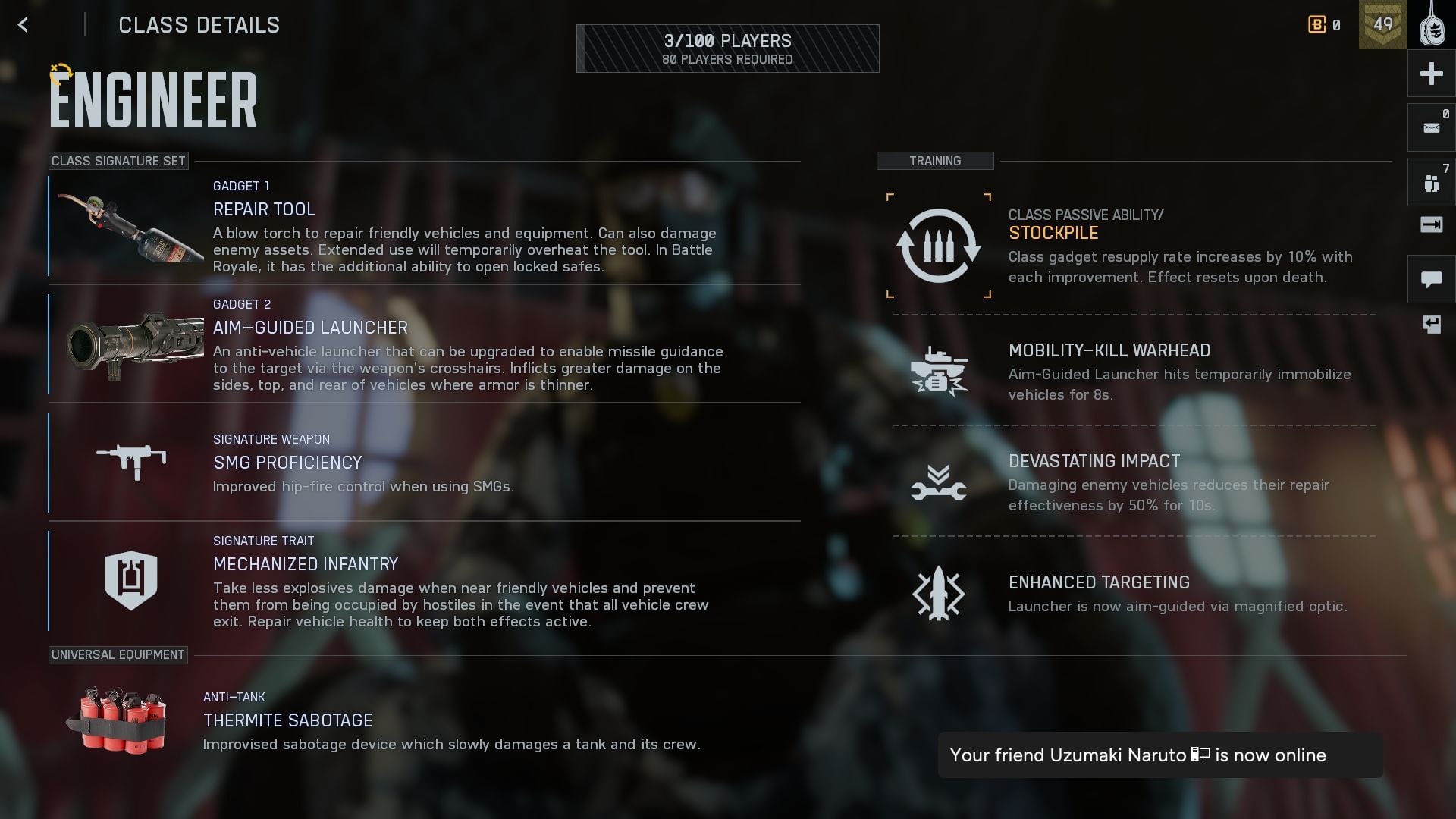This screenshot has height=819, width=1456.
Task: Click the return key icon in sidebar
Action: pyautogui.click(x=1430, y=325)
